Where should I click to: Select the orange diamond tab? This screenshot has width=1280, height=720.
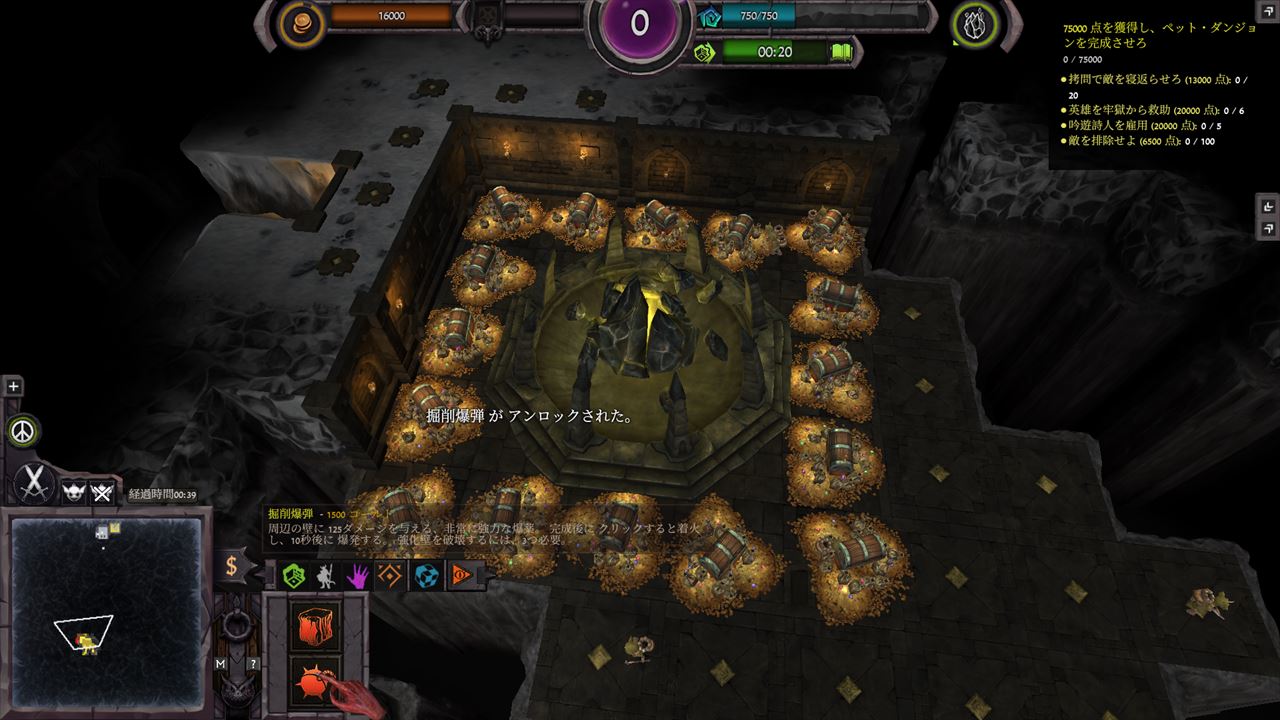point(391,575)
